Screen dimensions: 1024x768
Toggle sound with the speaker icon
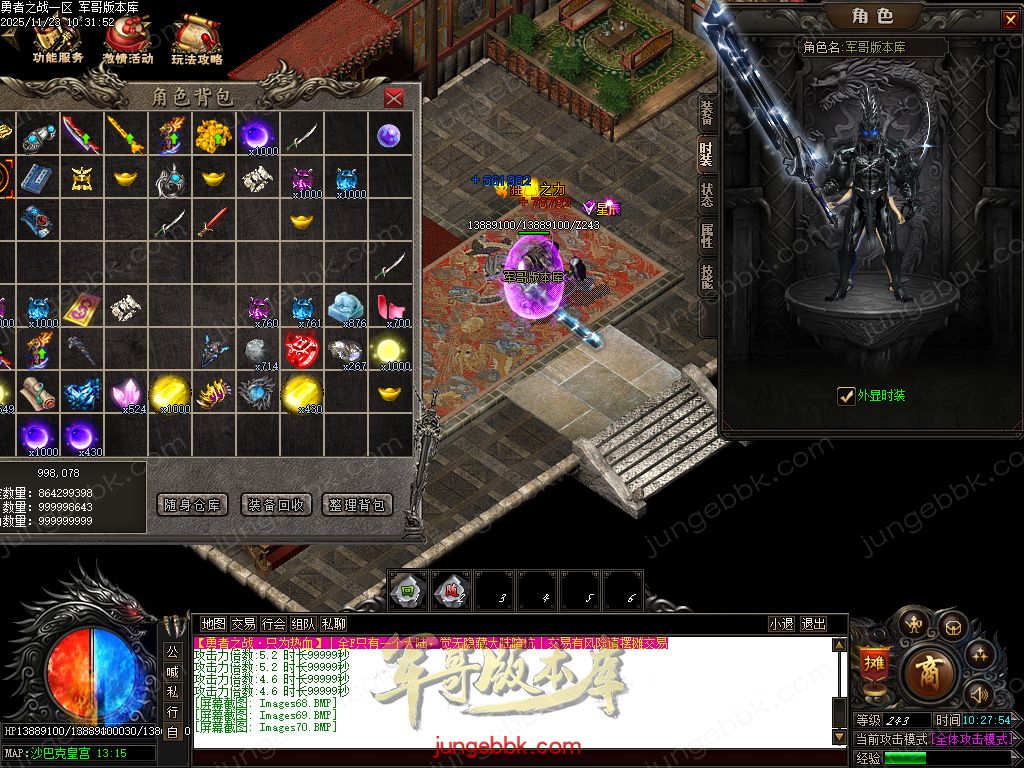(x=978, y=693)
